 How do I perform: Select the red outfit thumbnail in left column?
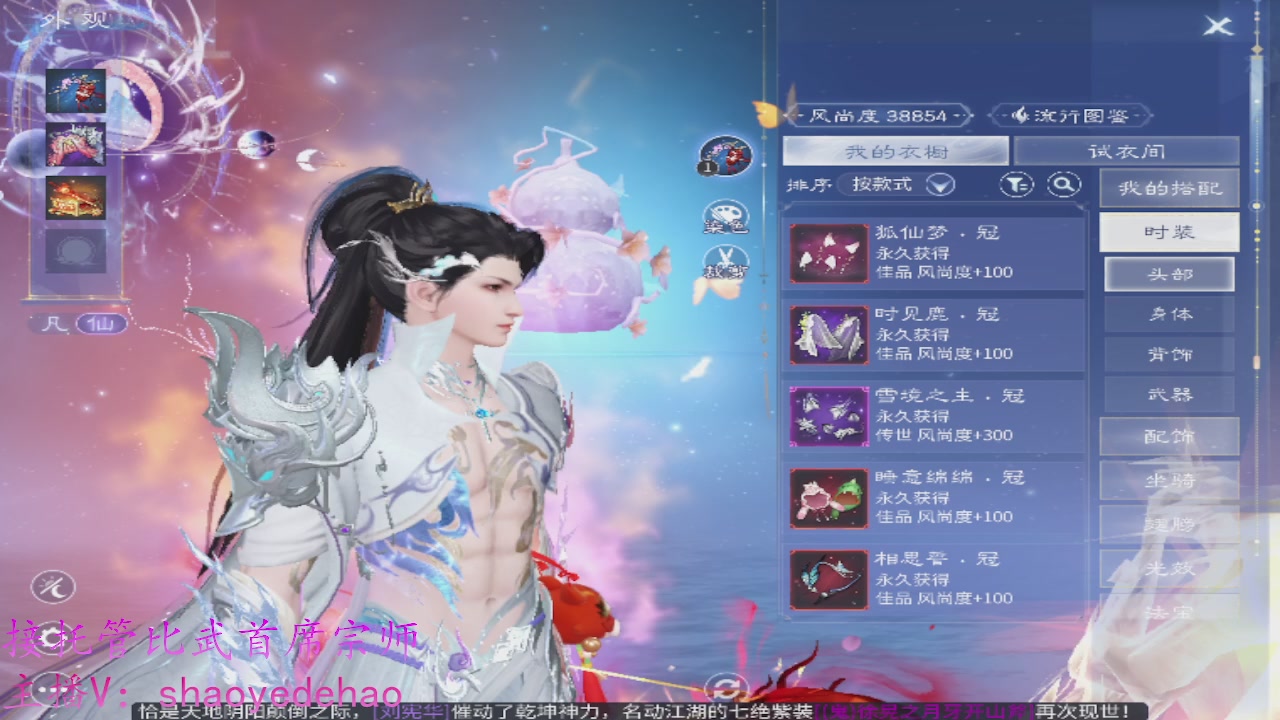tap(76, 92)
